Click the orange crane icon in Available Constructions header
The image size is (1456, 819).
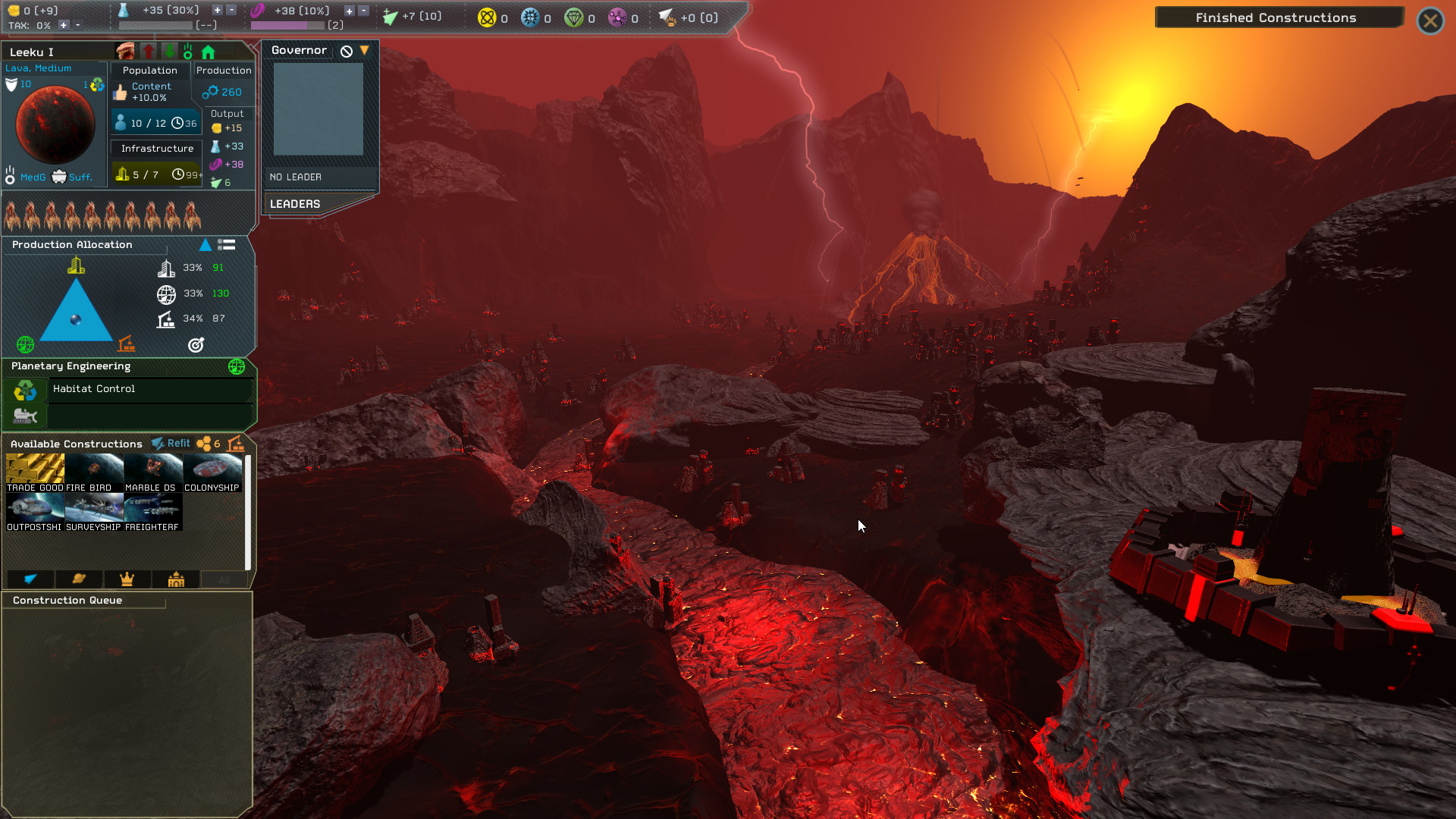click(235, 444)
